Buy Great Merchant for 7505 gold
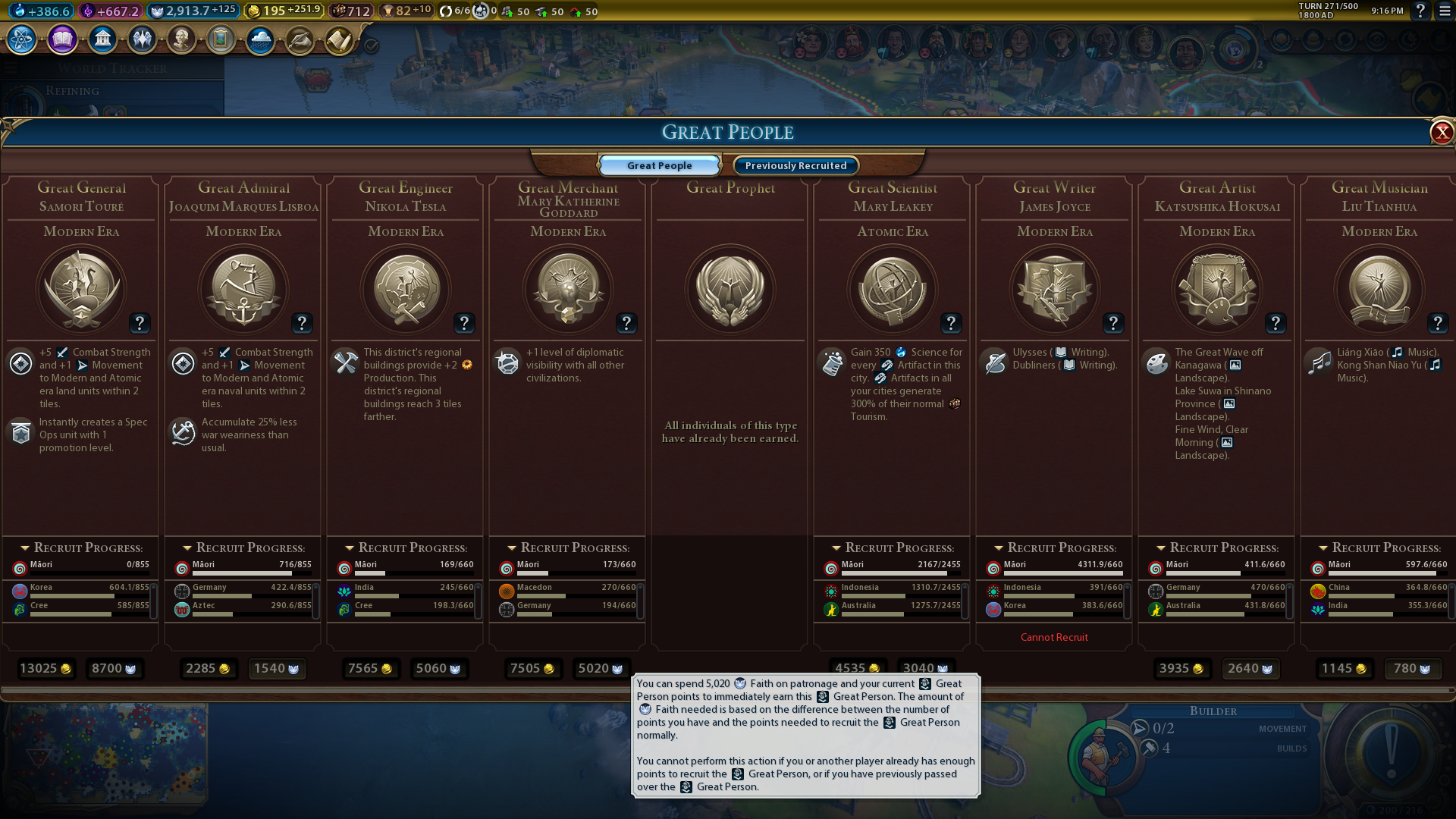The height and width of the screenshot is (819, 1456). pos(532,668)
